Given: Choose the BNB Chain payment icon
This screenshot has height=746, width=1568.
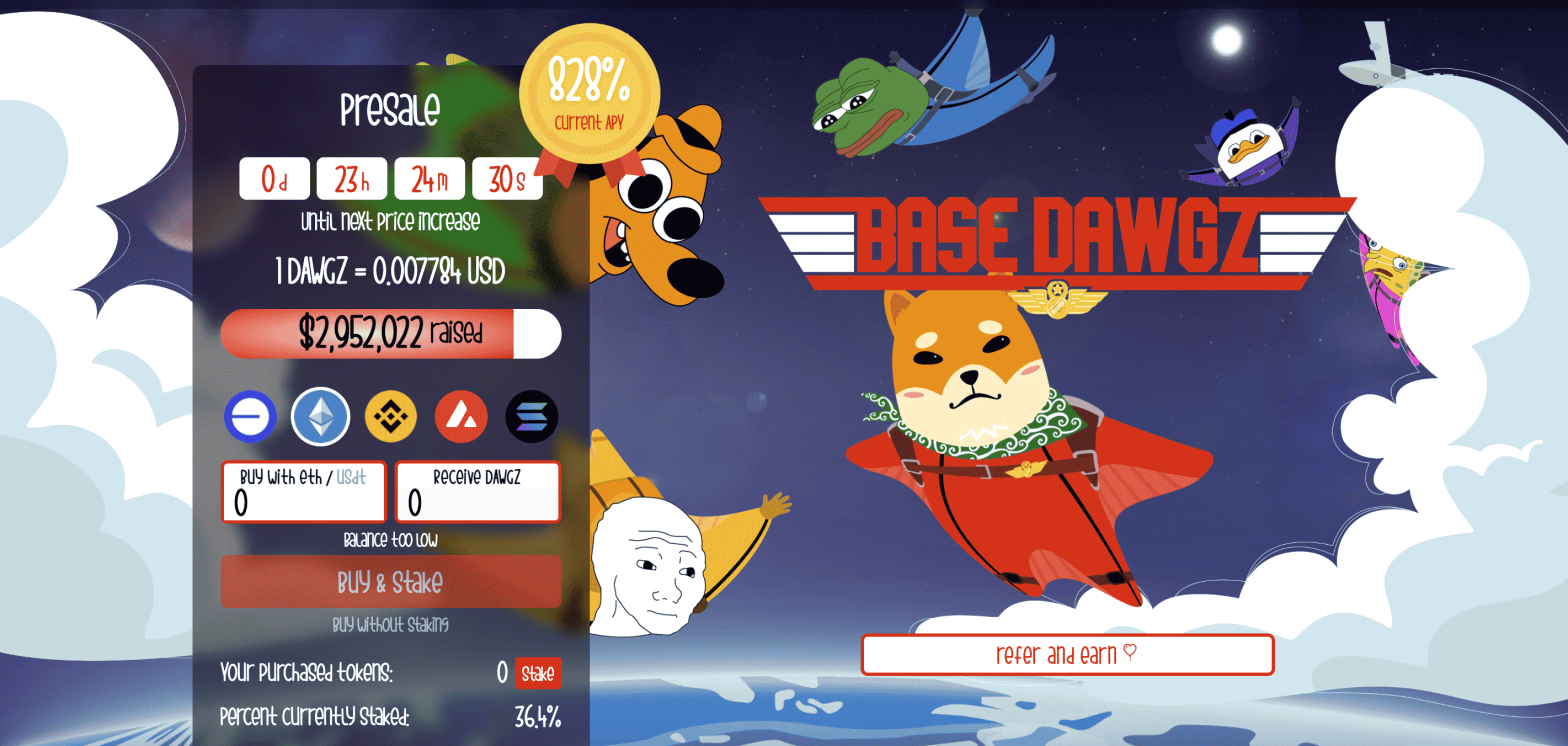Looking at the screenshot, I should pos(391,416).
